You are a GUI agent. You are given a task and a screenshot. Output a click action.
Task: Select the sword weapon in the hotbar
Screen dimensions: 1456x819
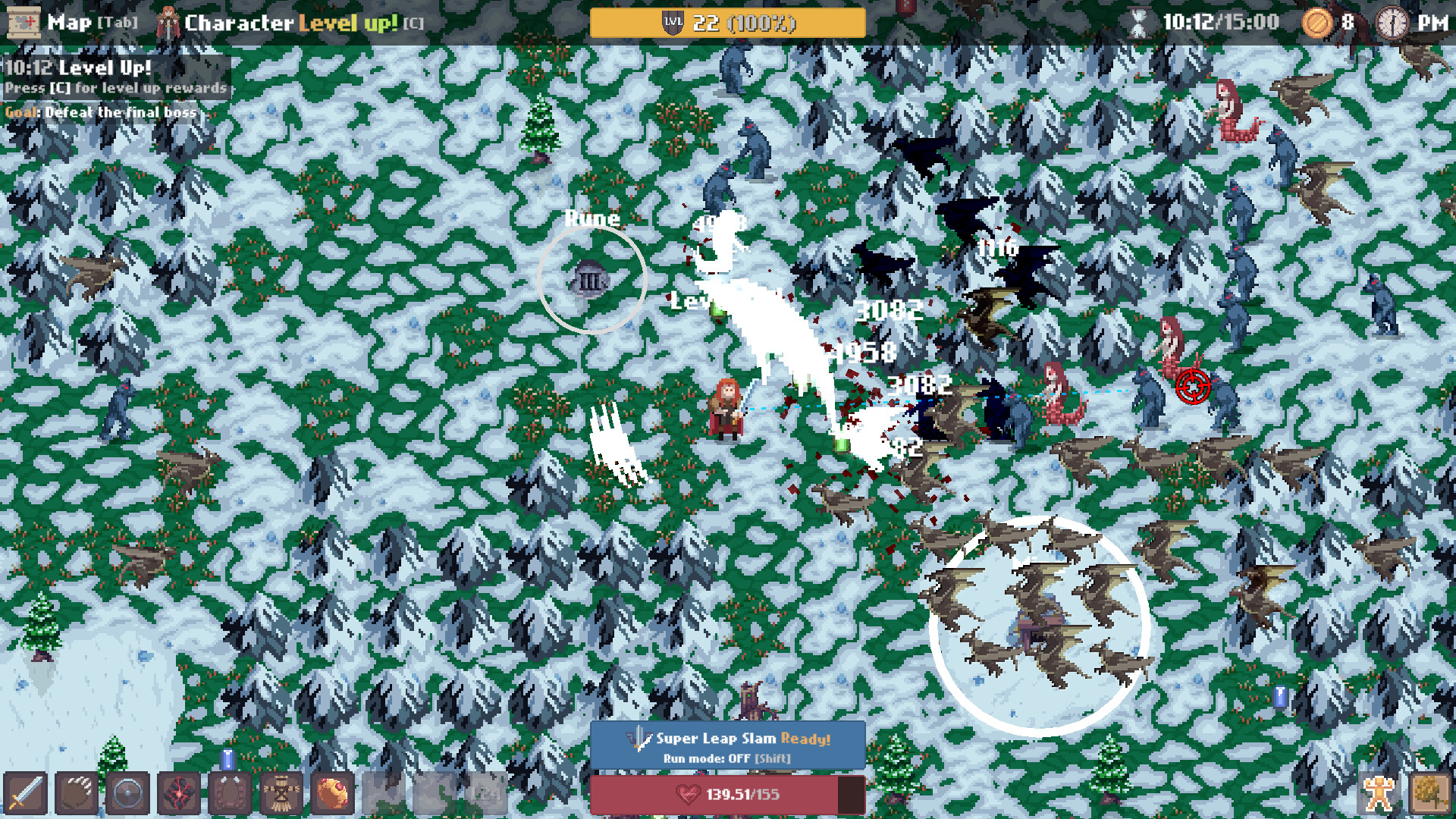[x=24, y=792]
